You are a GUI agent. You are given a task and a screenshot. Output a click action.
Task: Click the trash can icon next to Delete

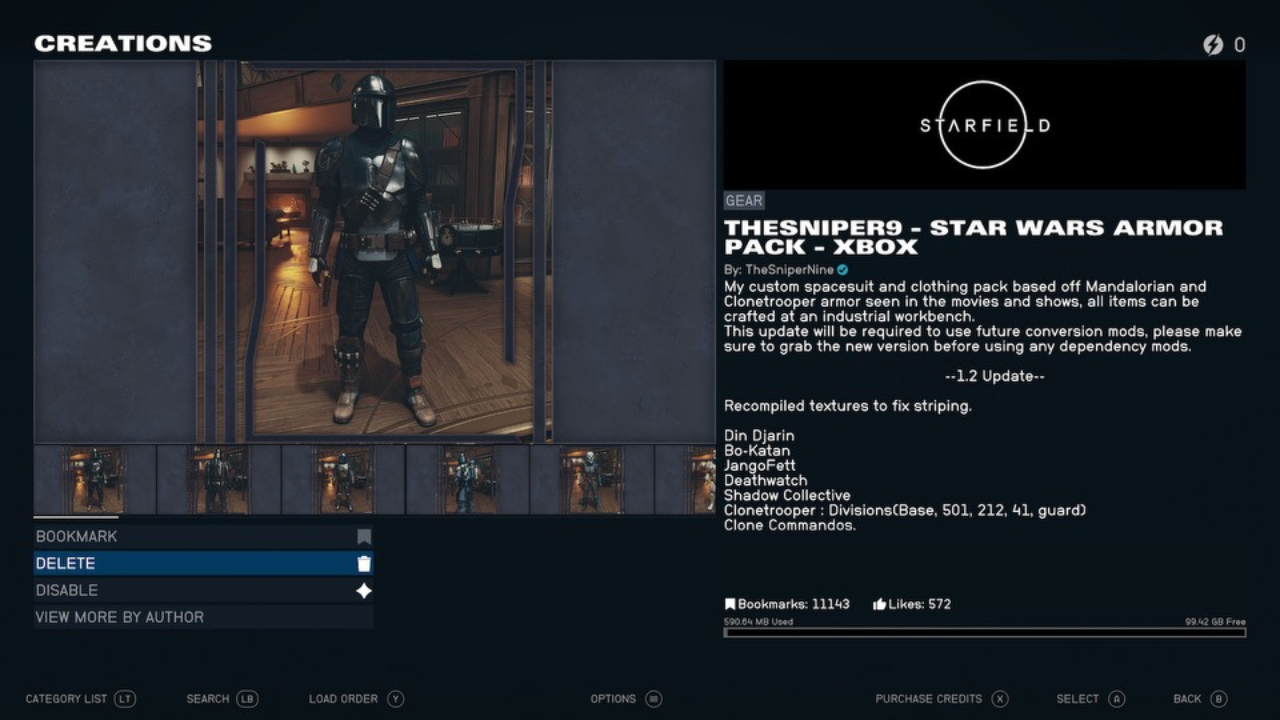[x=363, y=563]
